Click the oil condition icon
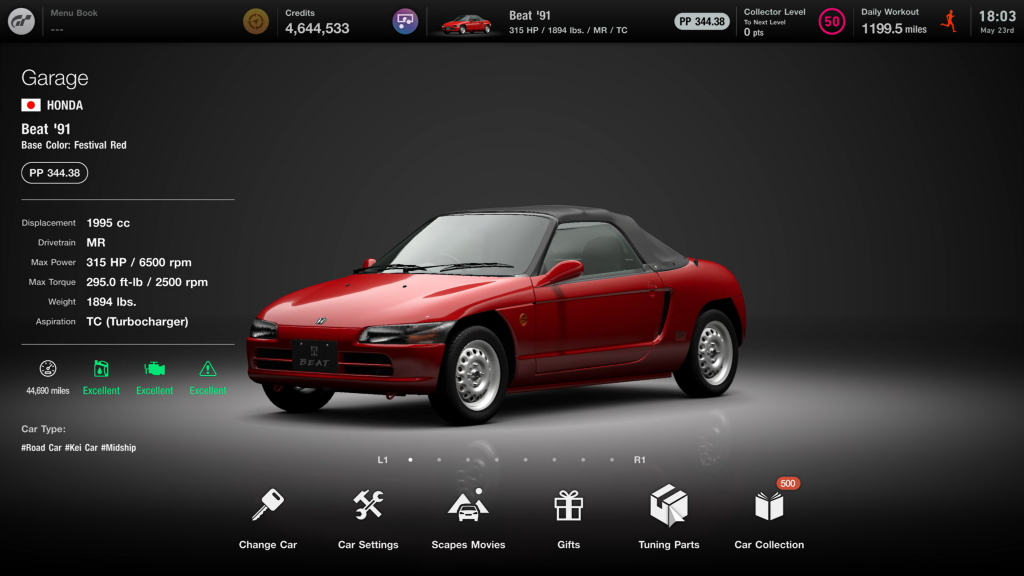 click(x=101, y=369)
